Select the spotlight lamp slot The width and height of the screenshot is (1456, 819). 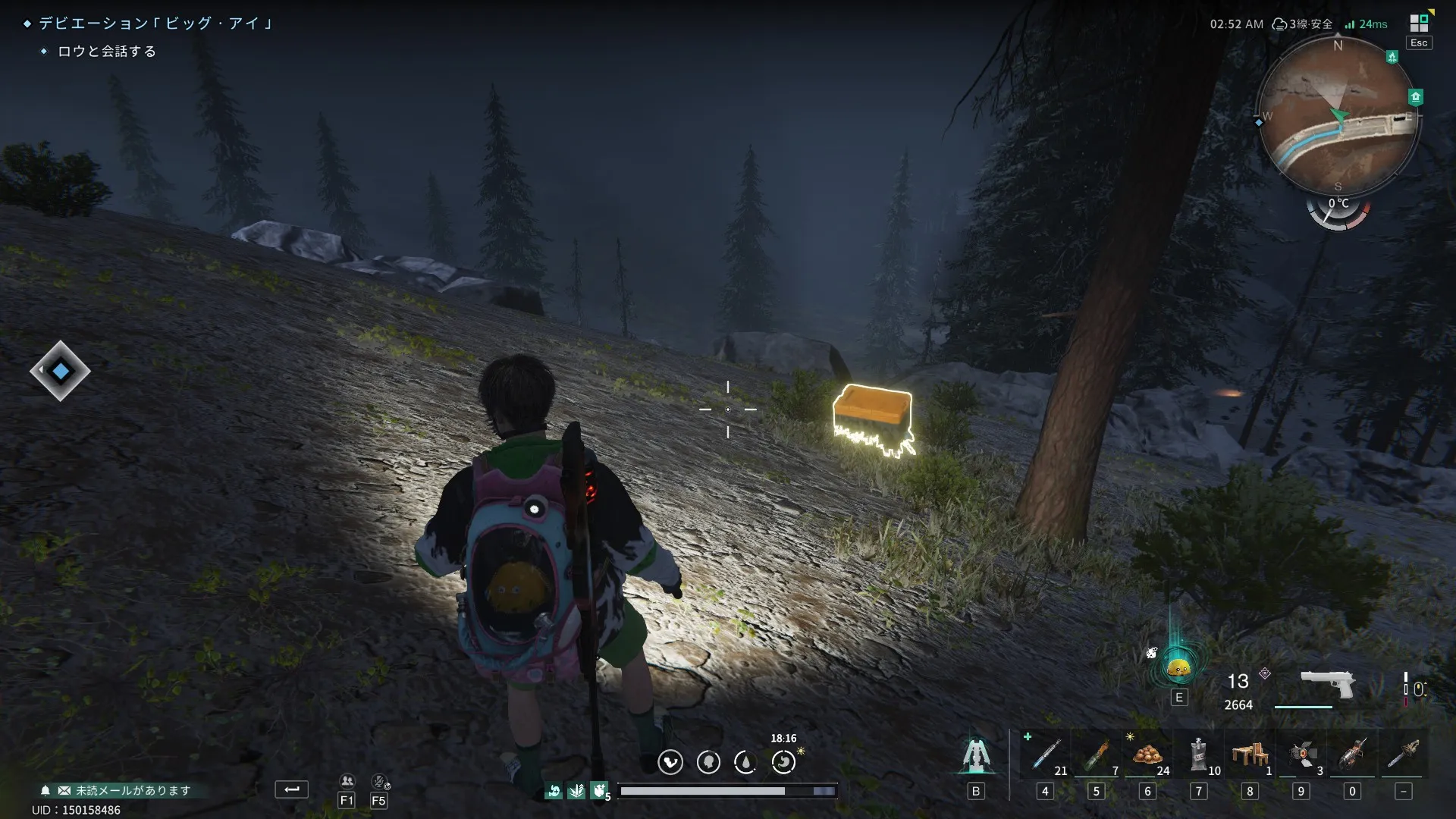(x=1301, y=755)
